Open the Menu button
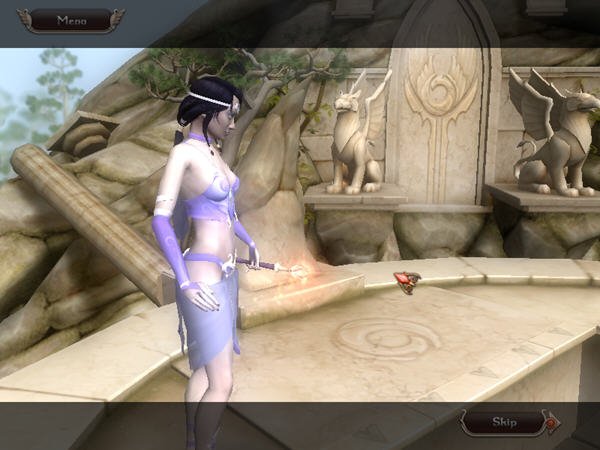The image size is (600, 450). [x=71, y=20]
